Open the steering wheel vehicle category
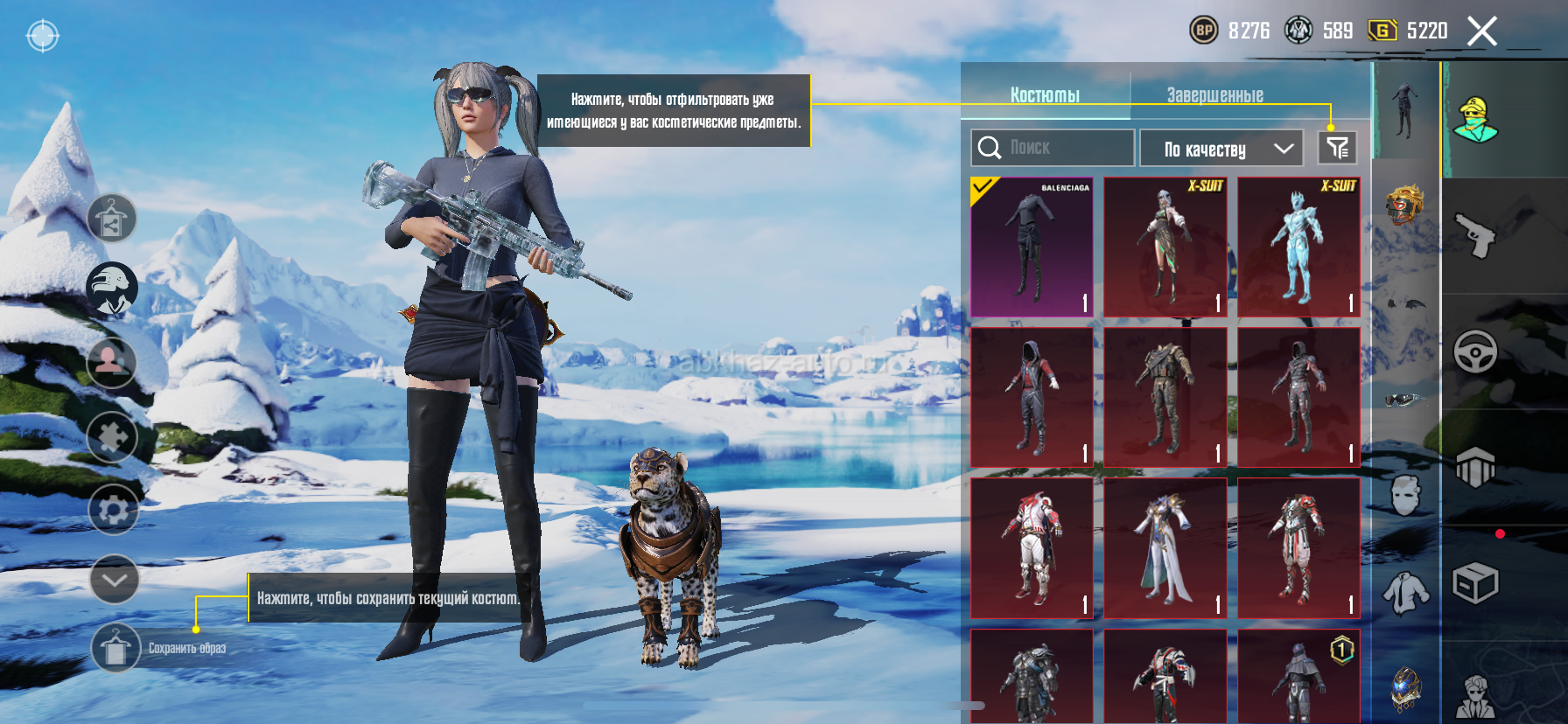The height and width of the screenshot is (724, 1568). click(x=1475, y=352)
